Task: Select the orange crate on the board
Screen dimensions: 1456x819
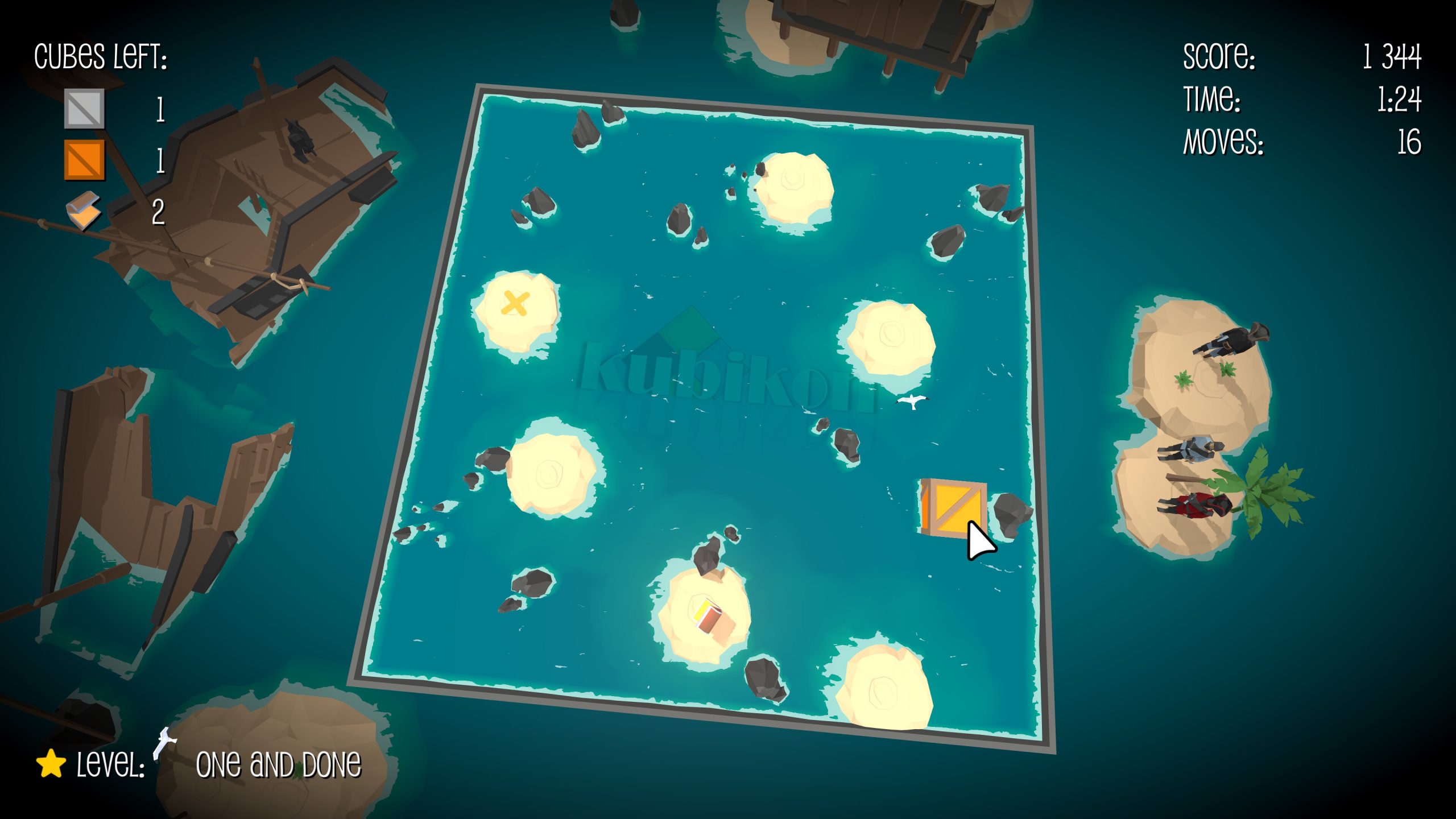Action: point(952,508)
